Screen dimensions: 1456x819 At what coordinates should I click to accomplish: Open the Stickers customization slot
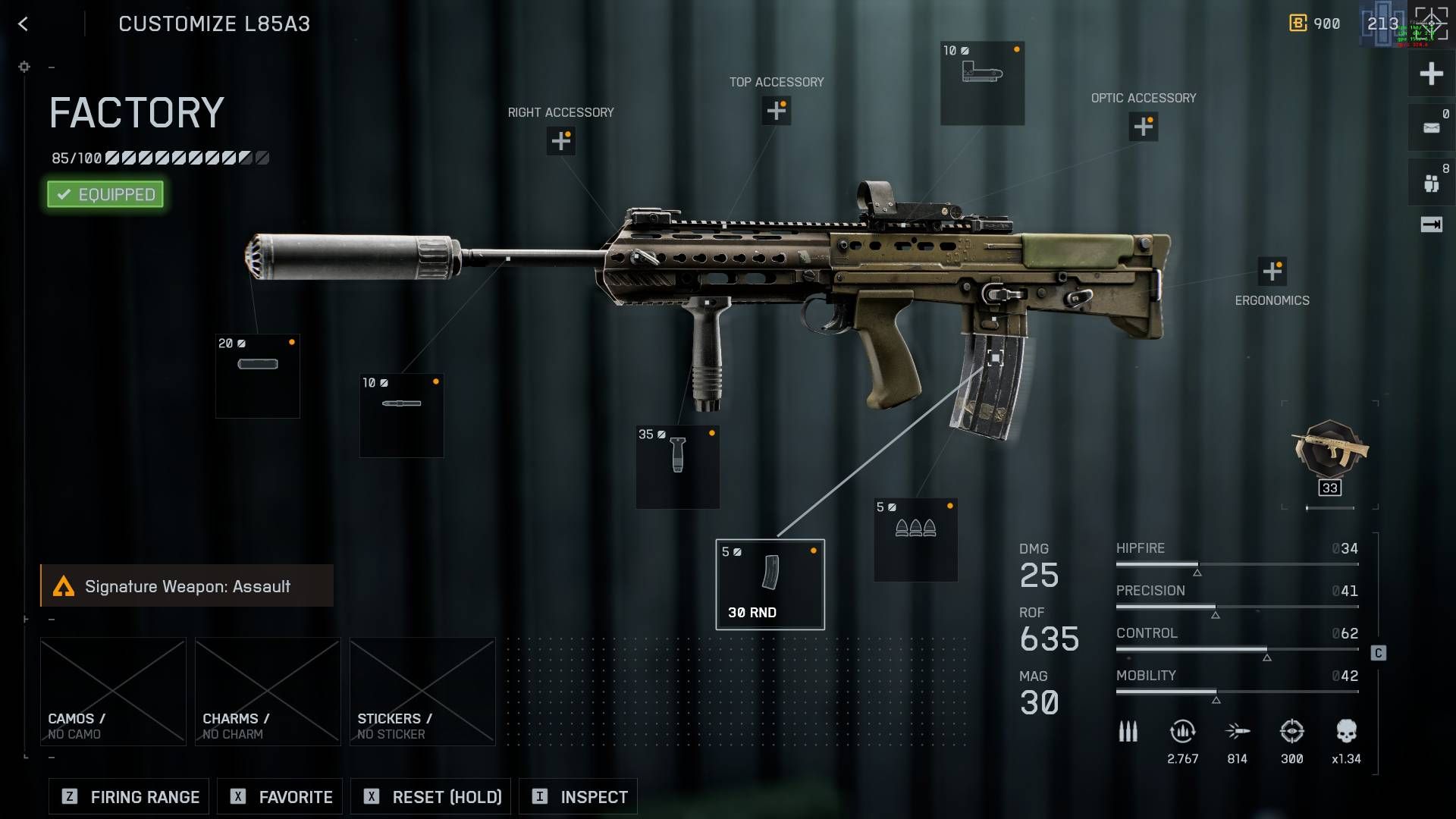coord(422,690)
